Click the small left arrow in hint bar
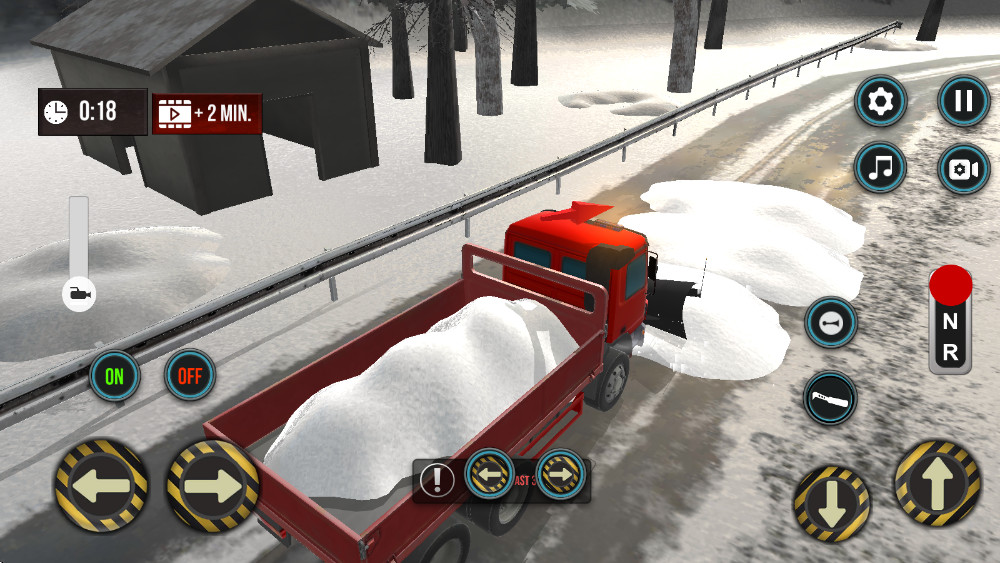Viewport: 1000px width, 563px height. pos(490,472)
